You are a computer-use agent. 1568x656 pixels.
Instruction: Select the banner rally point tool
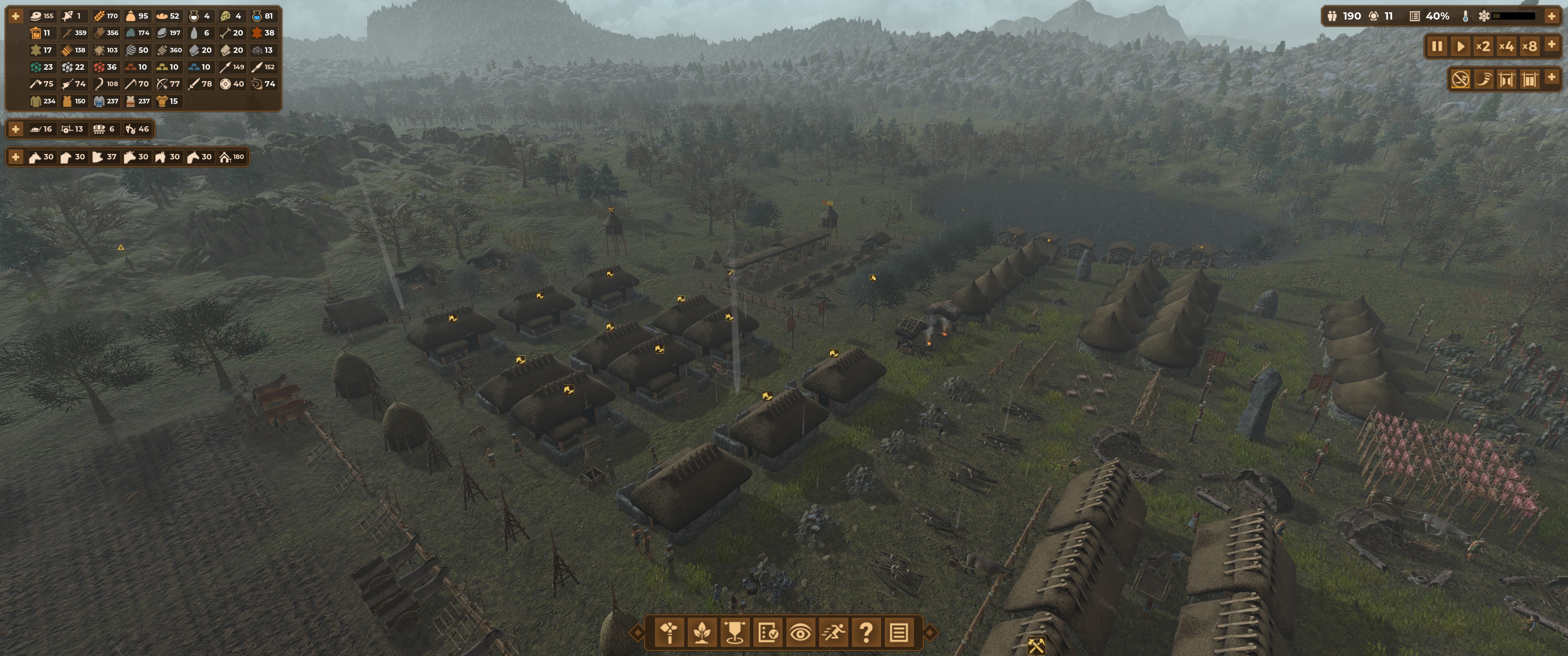[x=735, y=633]
